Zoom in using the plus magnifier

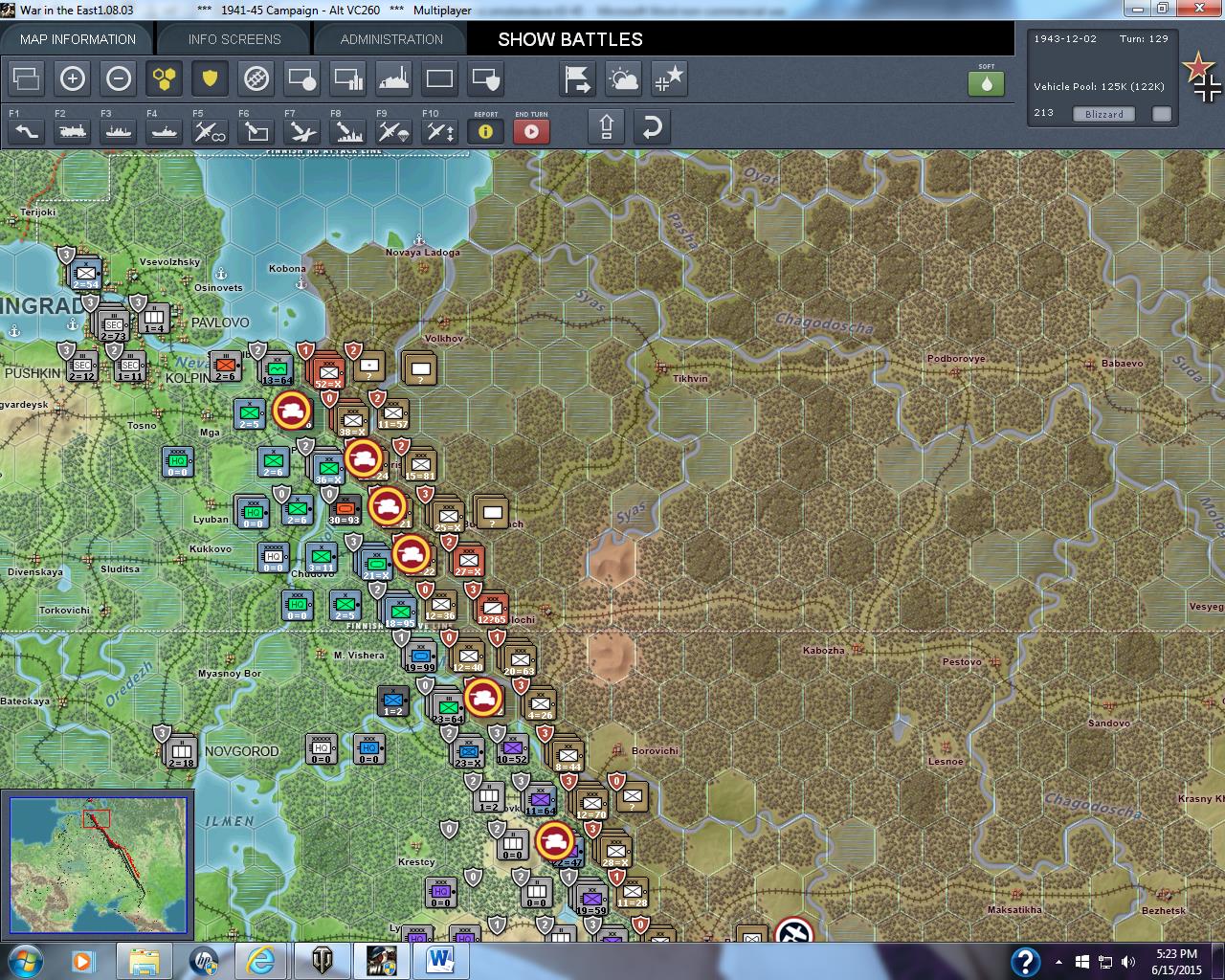pos(73,79)
